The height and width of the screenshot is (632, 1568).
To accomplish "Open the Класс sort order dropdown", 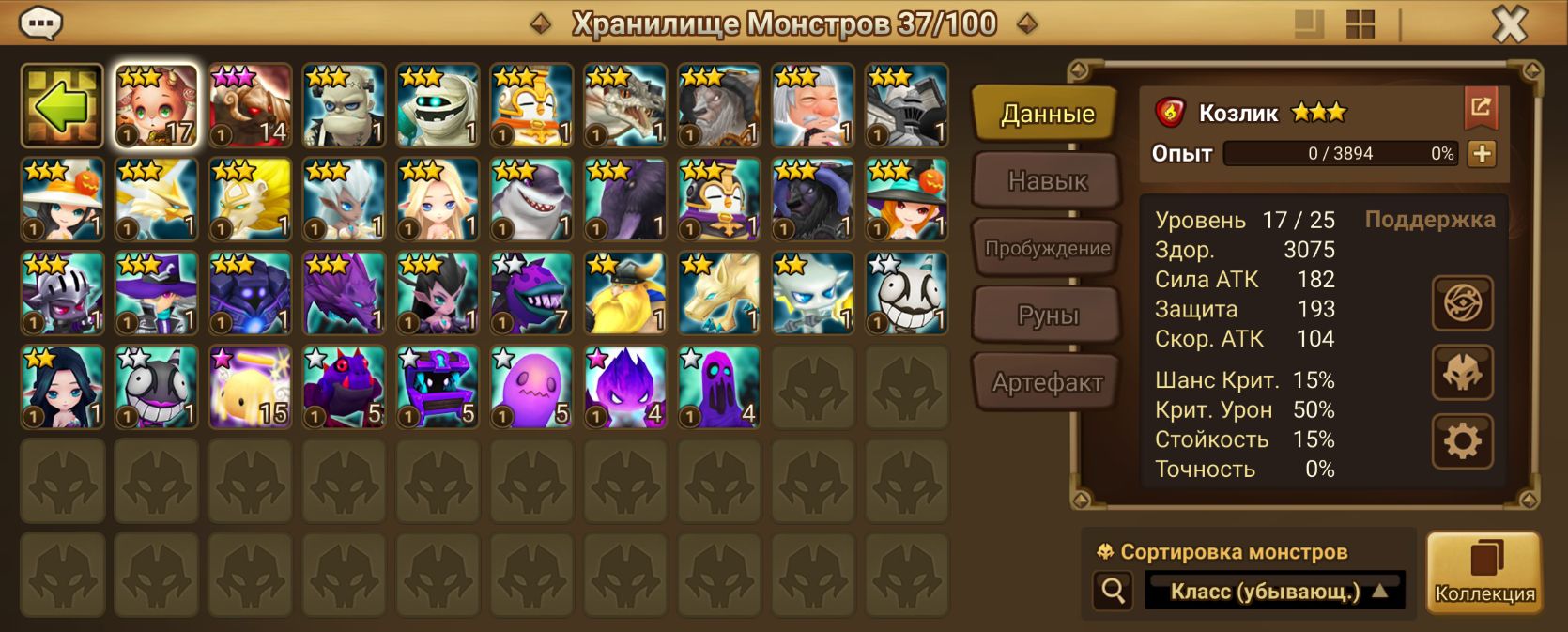I will 1274,592.
